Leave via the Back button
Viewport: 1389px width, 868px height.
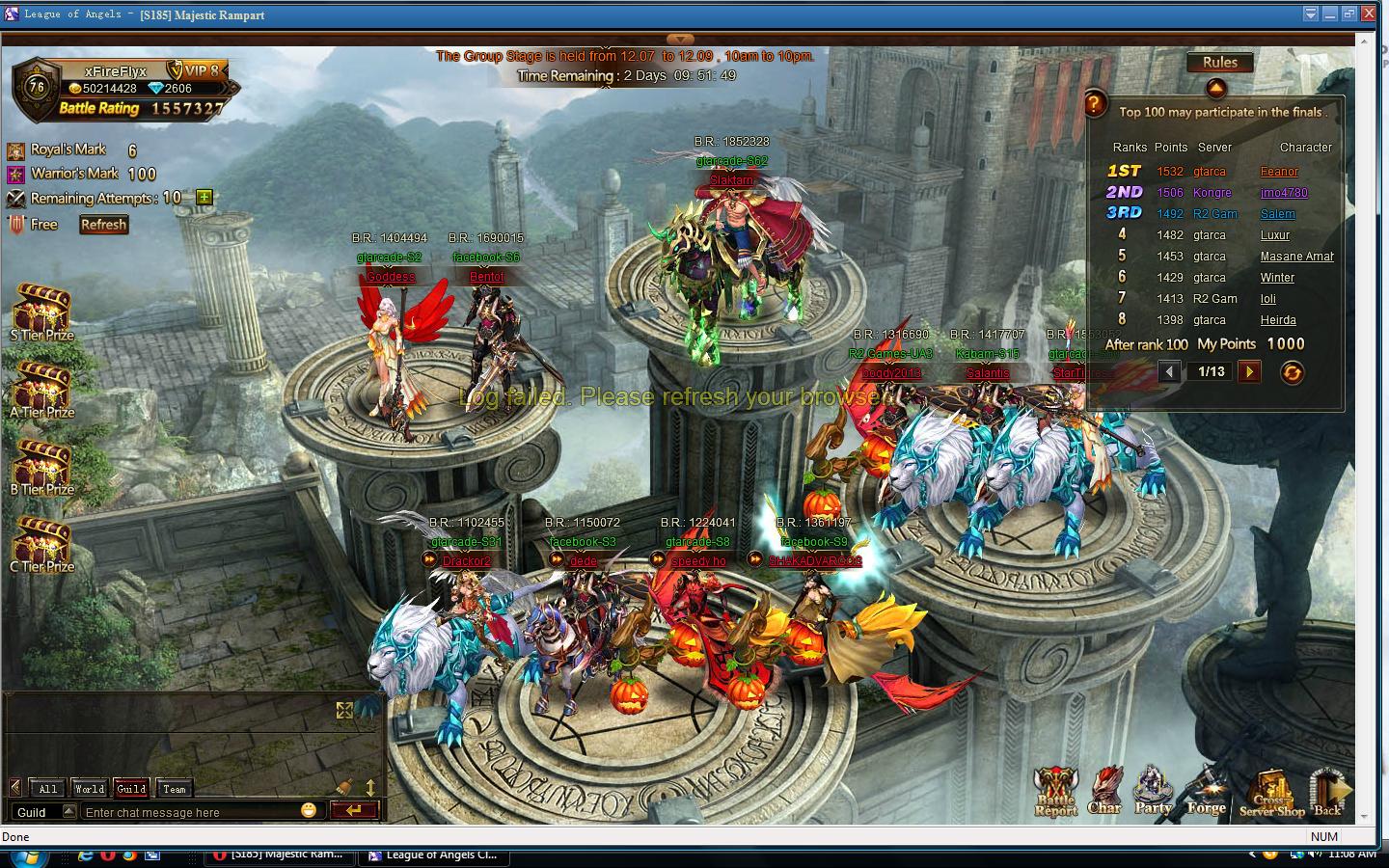(x=1328, y=793)
